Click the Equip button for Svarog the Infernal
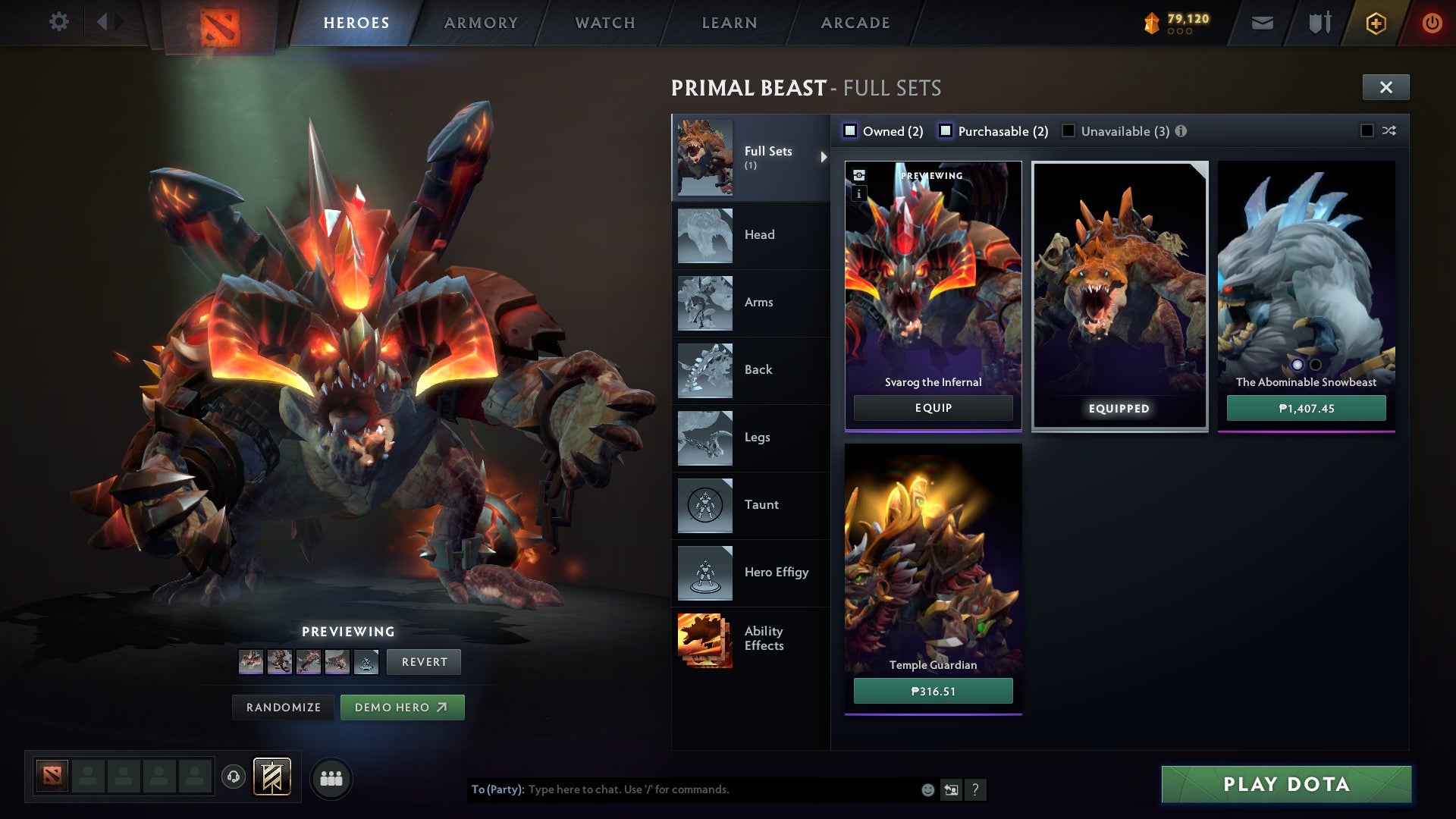Viewport: 1456px width, 819px height. (x=933, y=408)
